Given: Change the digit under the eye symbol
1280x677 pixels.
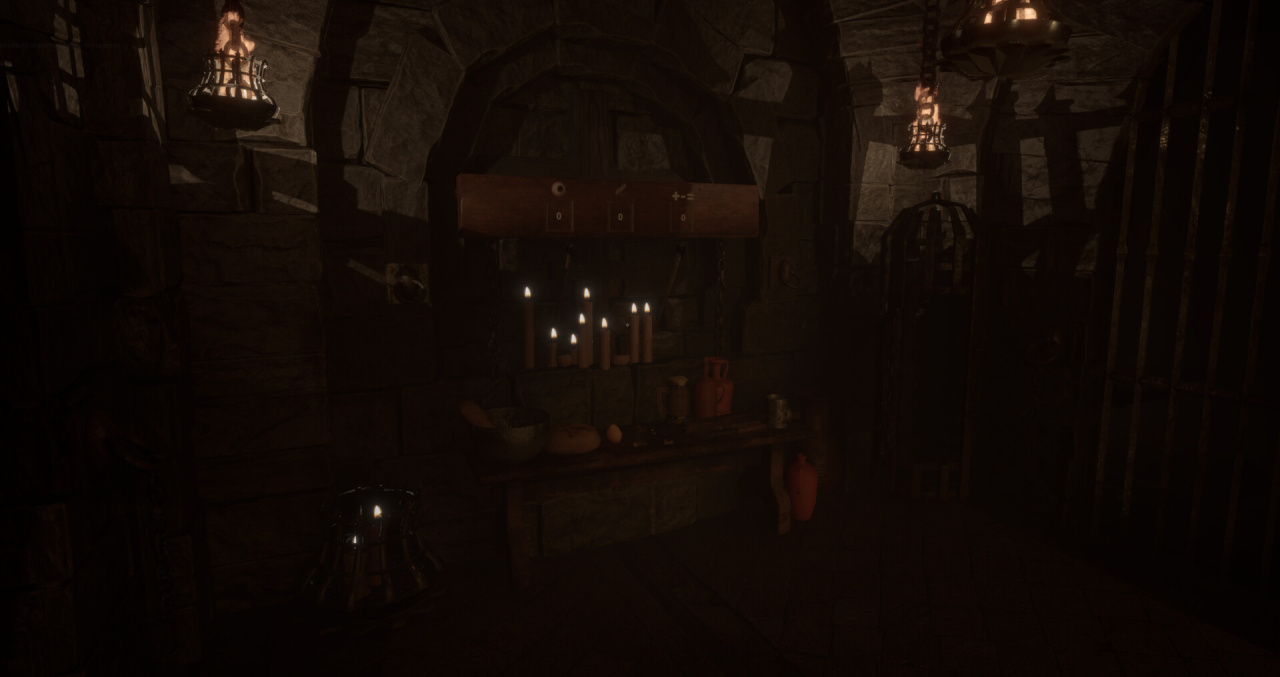Looking at the screenshot, I should pos(558,215).
